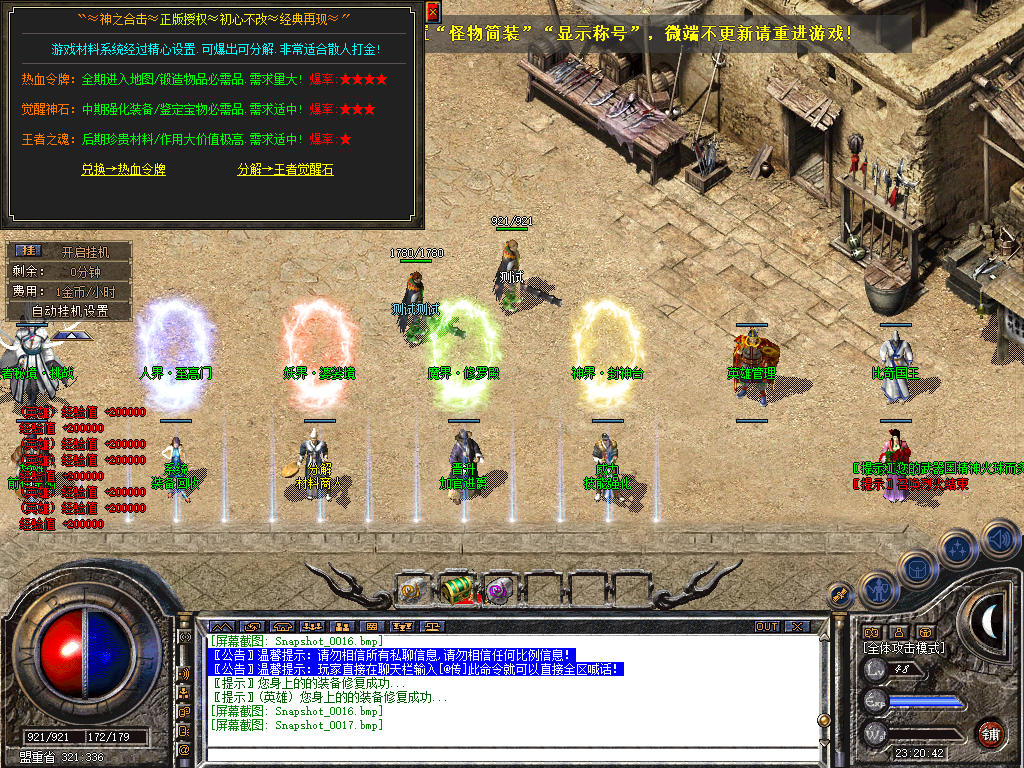This screenshot has height=768, width=1024.
Task: Click the small satellite icon button
Action: [x=841, y=595]
